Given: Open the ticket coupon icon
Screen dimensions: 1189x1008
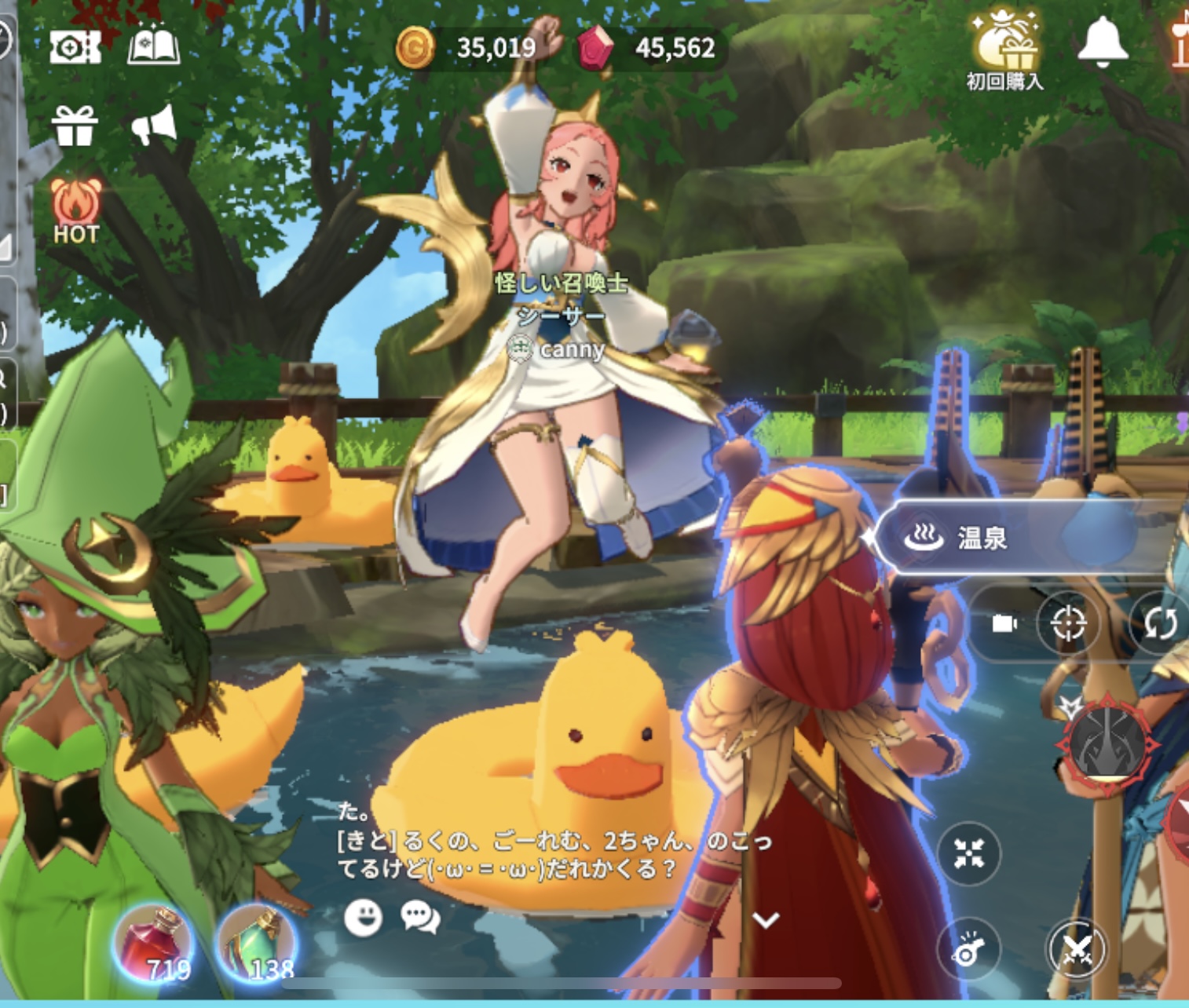Looking at the screenshot, I should (x=75, y=47).
